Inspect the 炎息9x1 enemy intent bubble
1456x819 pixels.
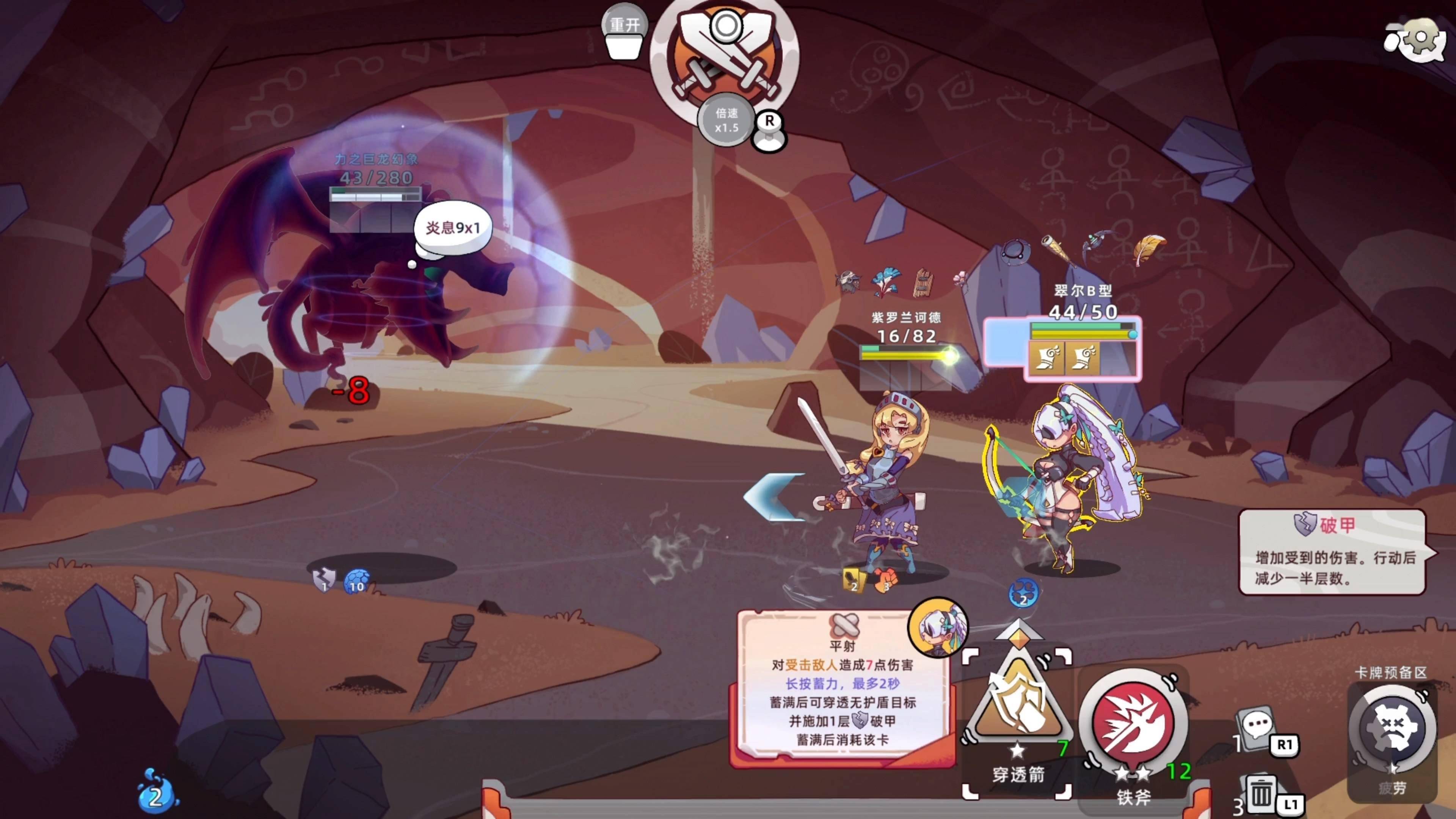click(x=453, y=228)
